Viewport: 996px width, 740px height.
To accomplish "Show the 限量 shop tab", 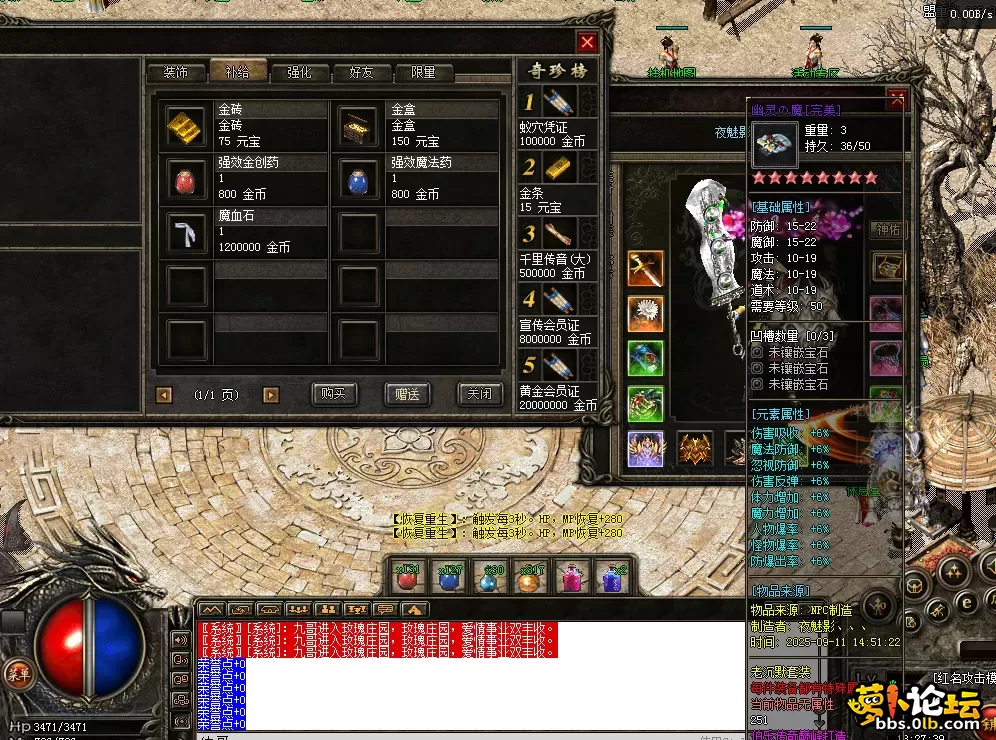I will (x=423, y=72).
